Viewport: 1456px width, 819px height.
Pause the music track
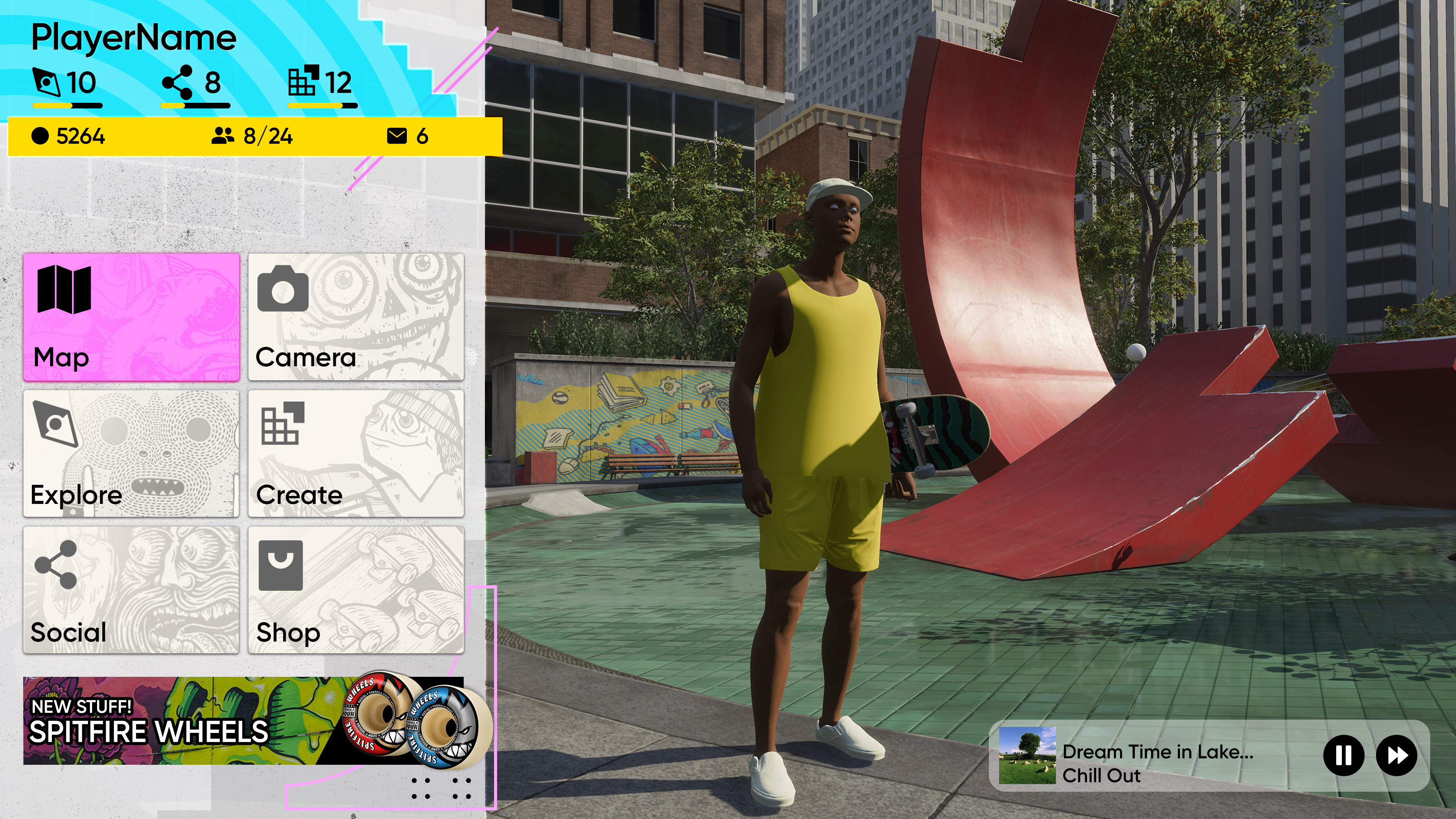click(1343, 755)
